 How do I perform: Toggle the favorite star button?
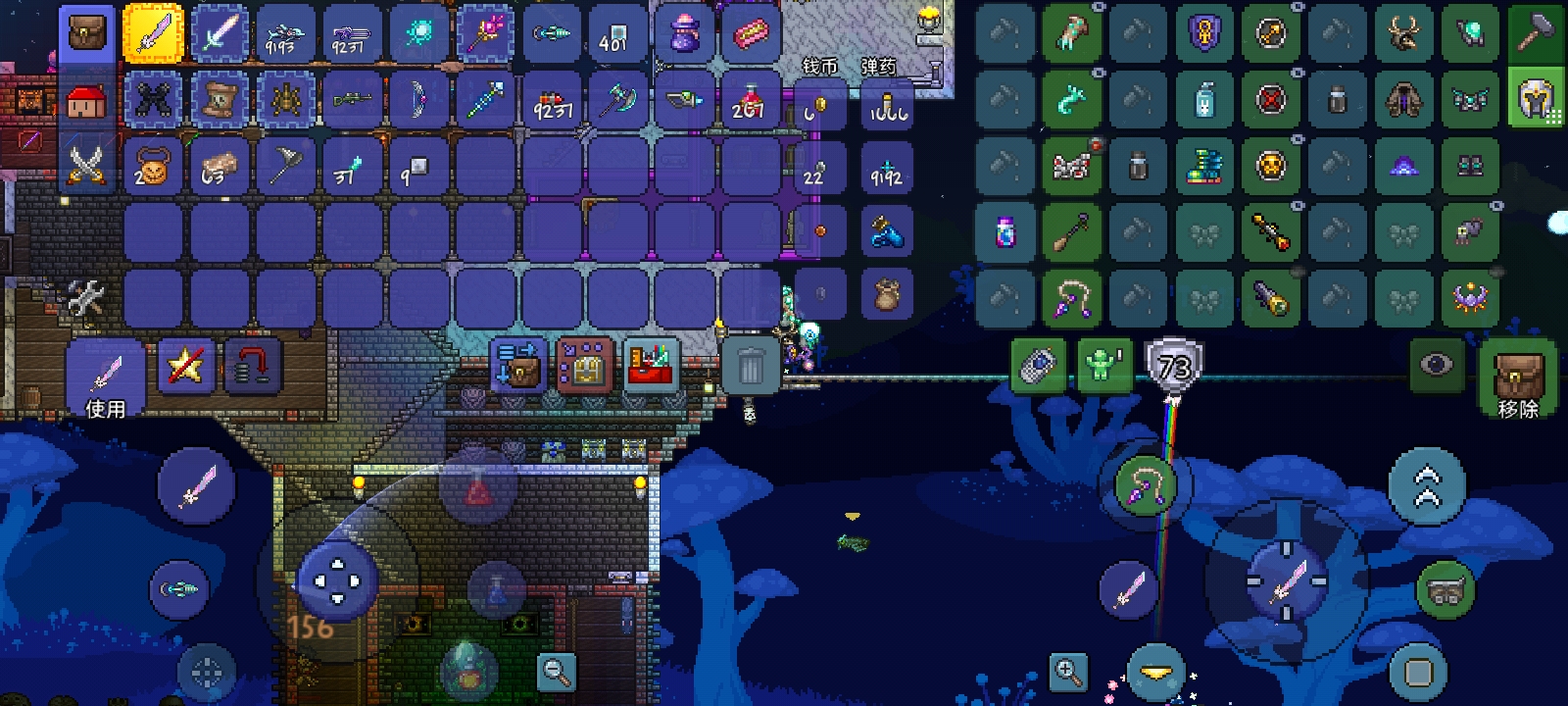point(185,366)
